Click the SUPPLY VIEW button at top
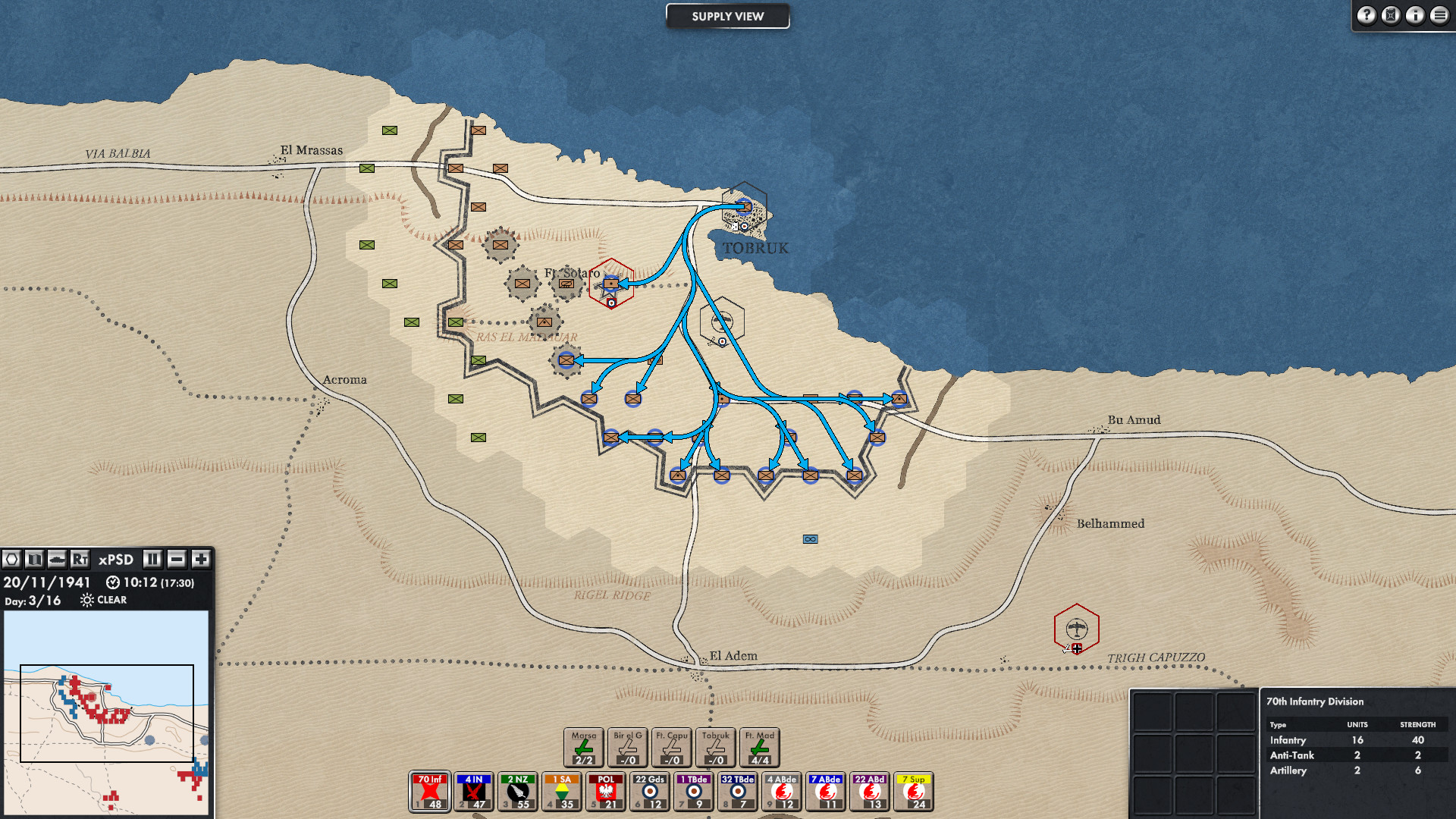1456x819 pixels. pyautogui.click(x=727, y=16)
